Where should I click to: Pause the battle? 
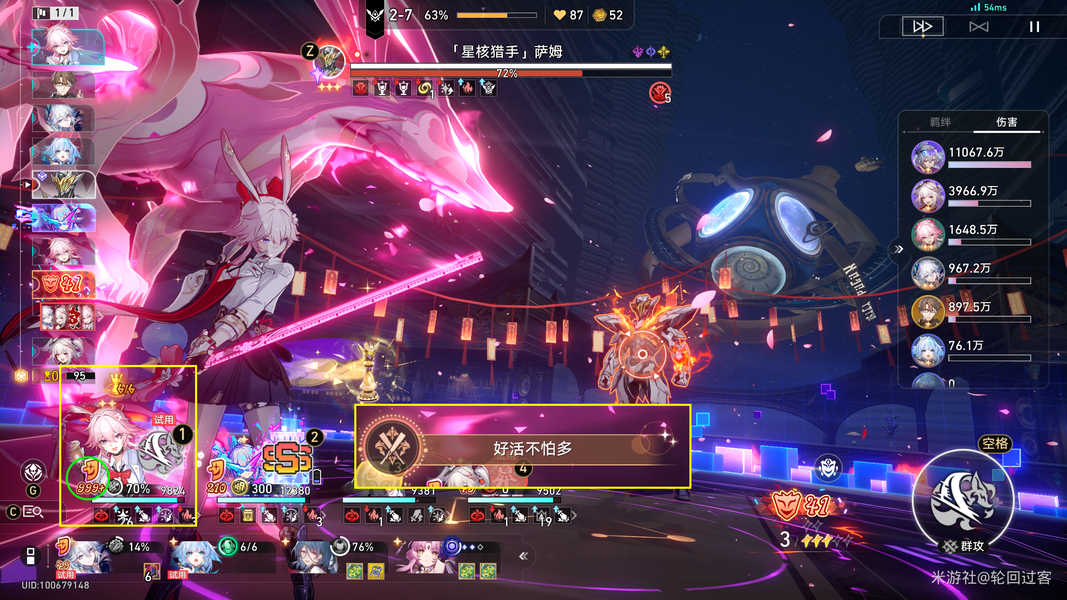coord(1035,27)
